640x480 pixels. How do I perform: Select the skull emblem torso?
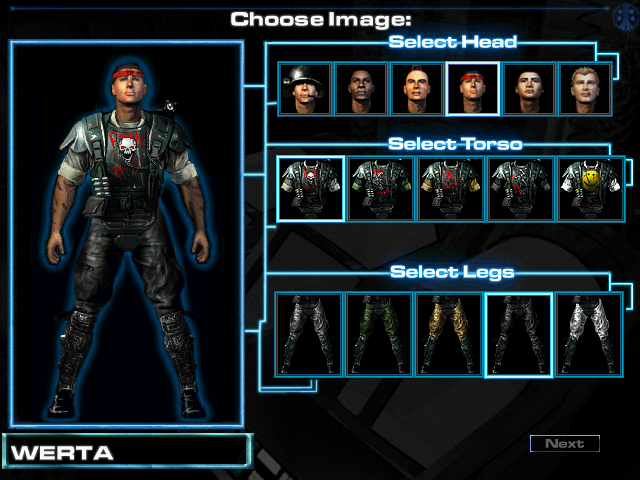click(310, 188)
